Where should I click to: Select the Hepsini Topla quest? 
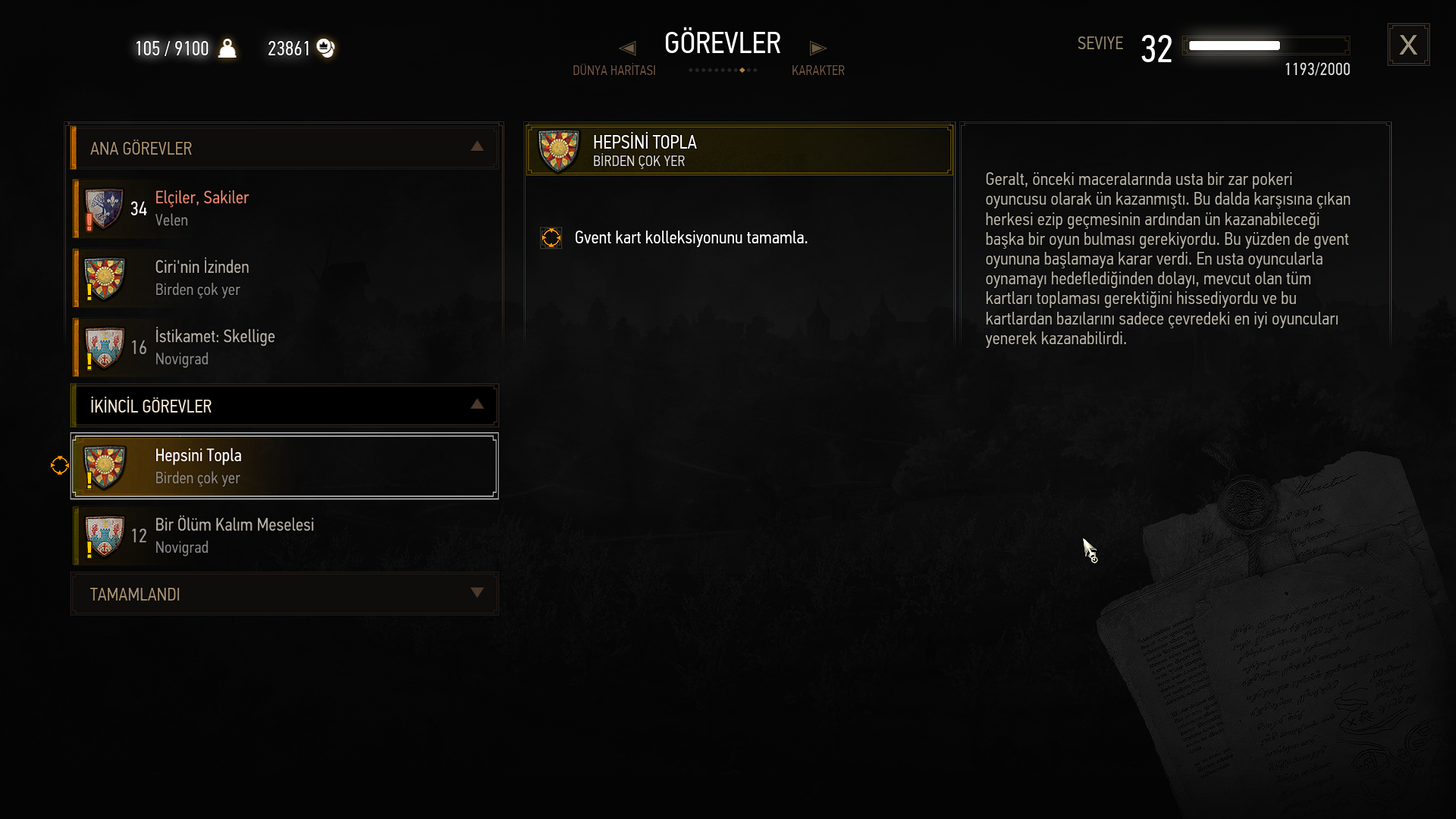[x=284, y=466]
